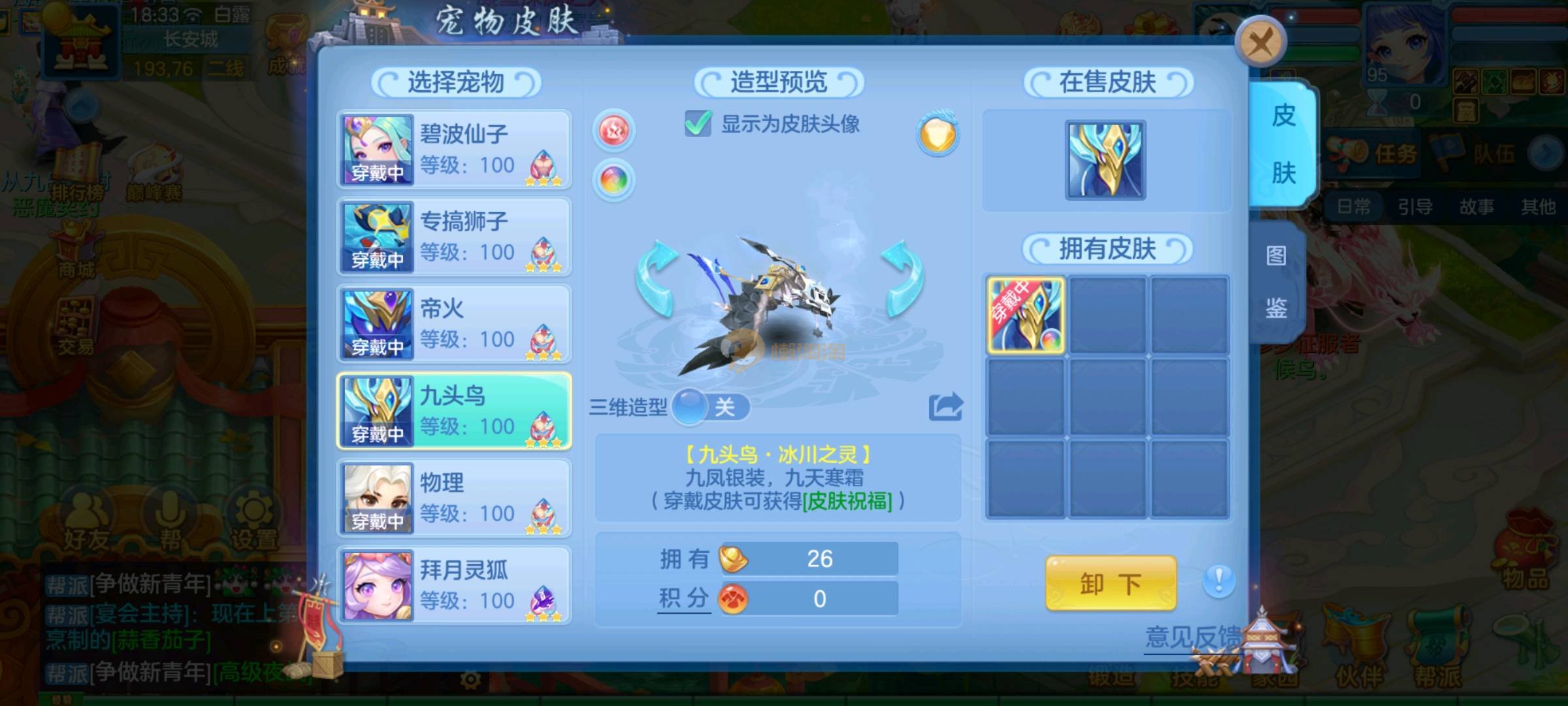Select the 碧波仙子 pet row
The height and width of the screenshot is (706, 1568).
[454, 150]
